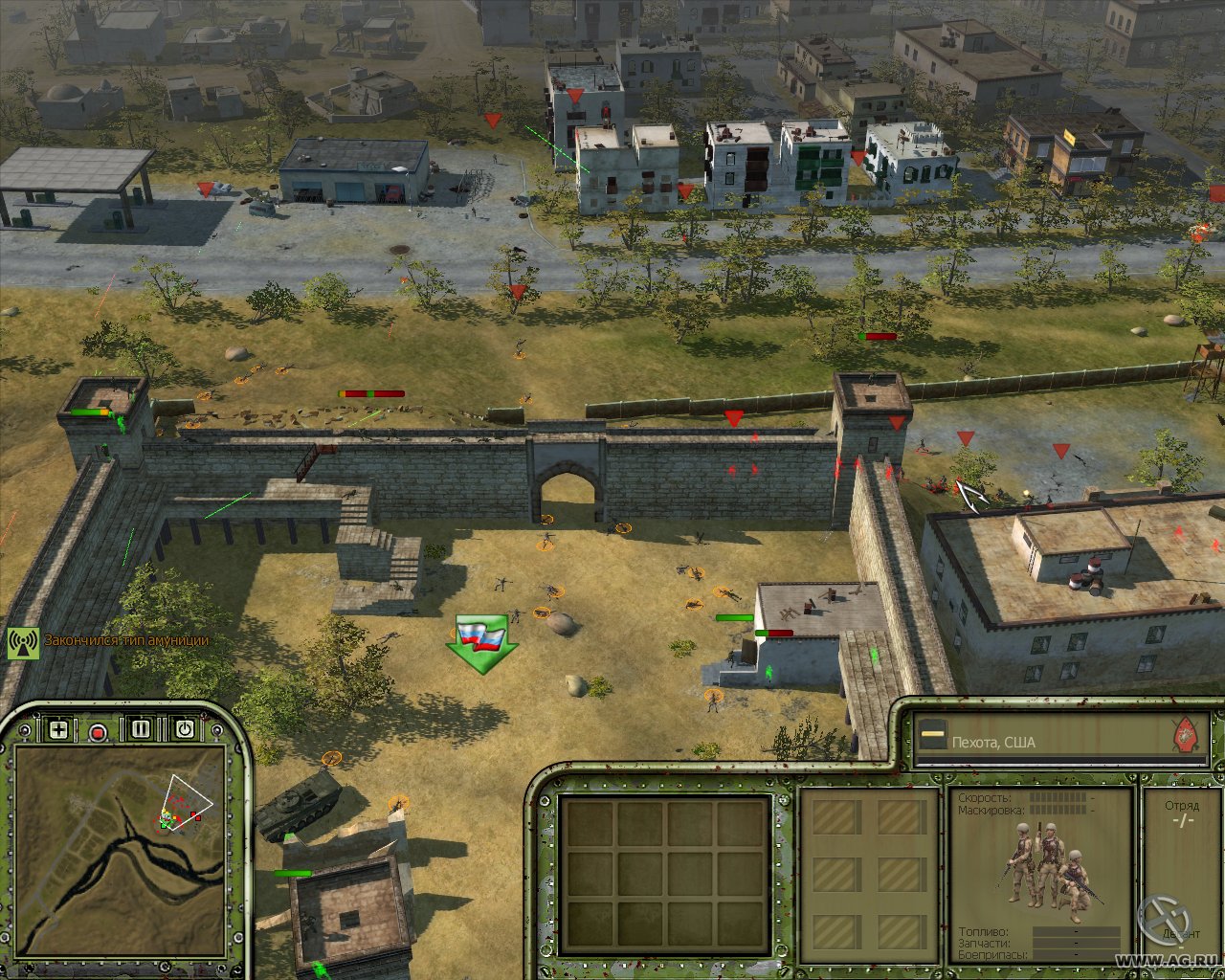This screenshot has height=980, width=1225.
Task: Pause the game with the pause button
Action: [x=142, y=729]
